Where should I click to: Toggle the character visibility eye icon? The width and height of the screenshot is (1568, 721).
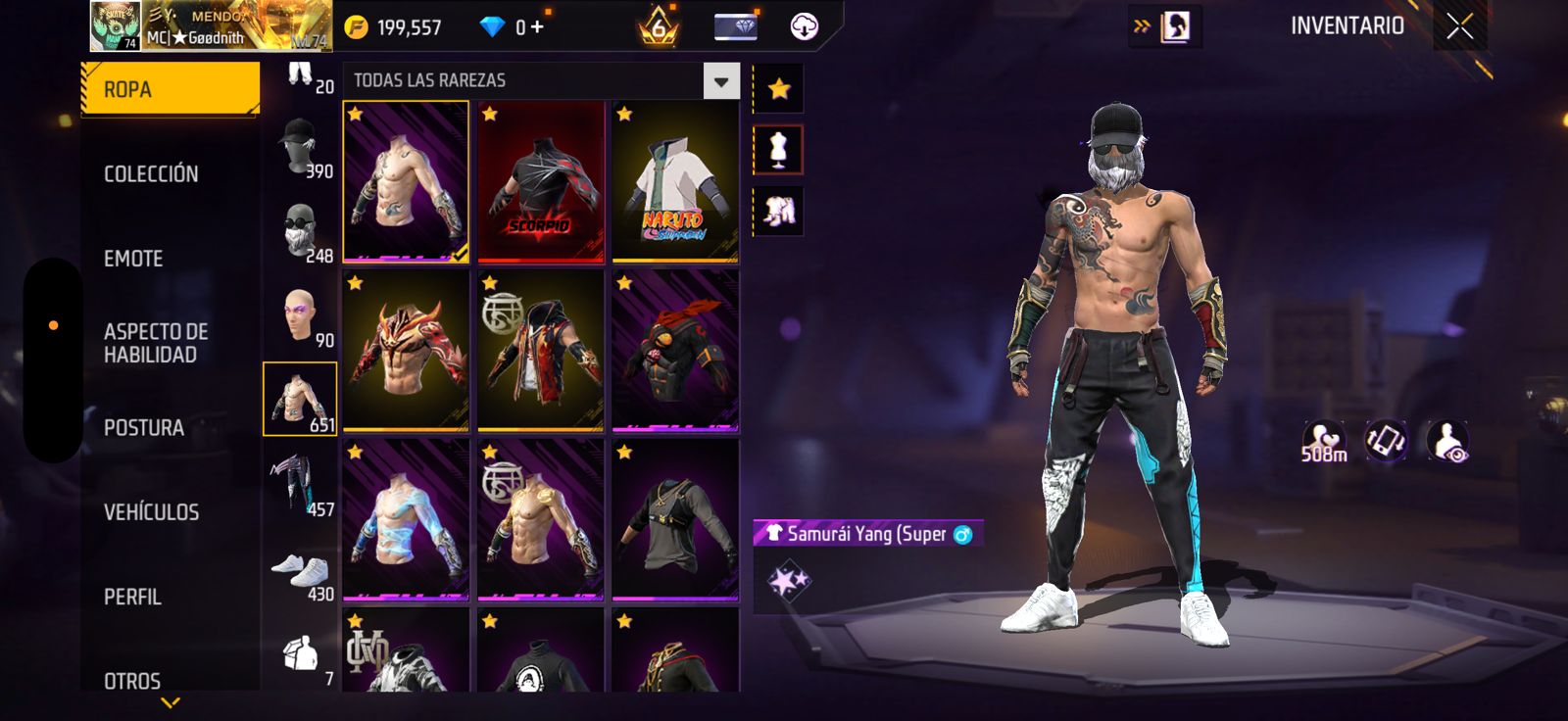[x=1447, y=442]
